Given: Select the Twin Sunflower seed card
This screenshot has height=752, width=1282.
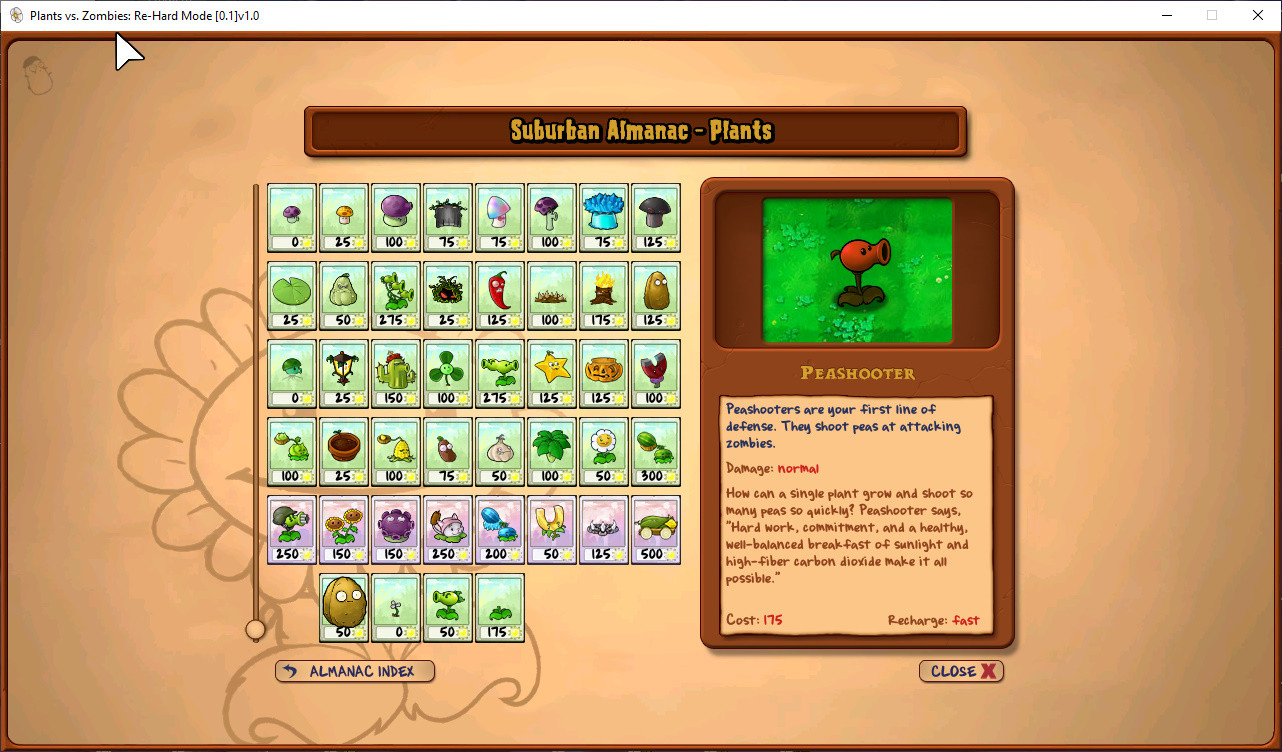Looking at the screenshot, I should [344, 530].
